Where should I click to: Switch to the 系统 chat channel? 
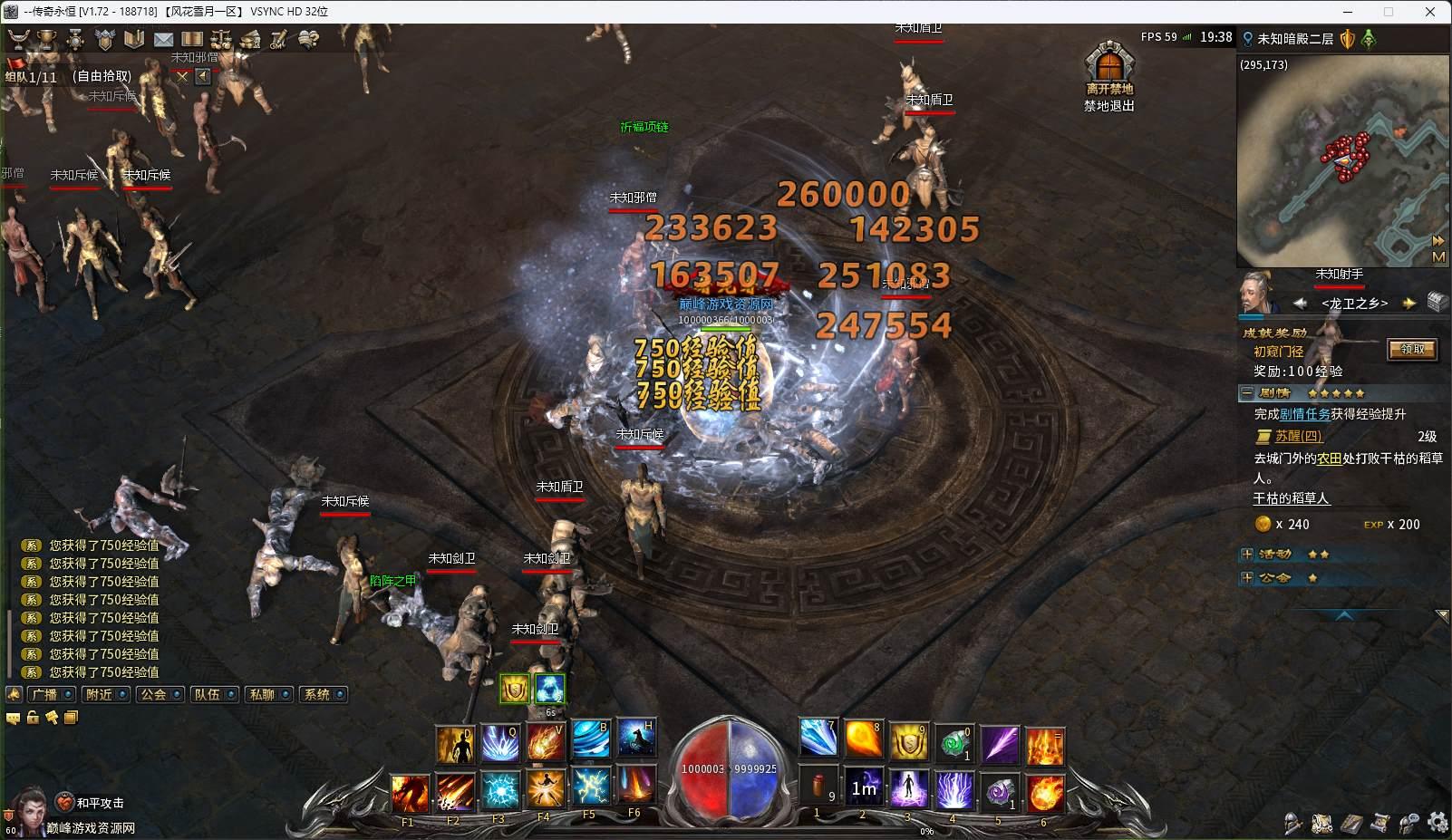click(x=317, y=694)
